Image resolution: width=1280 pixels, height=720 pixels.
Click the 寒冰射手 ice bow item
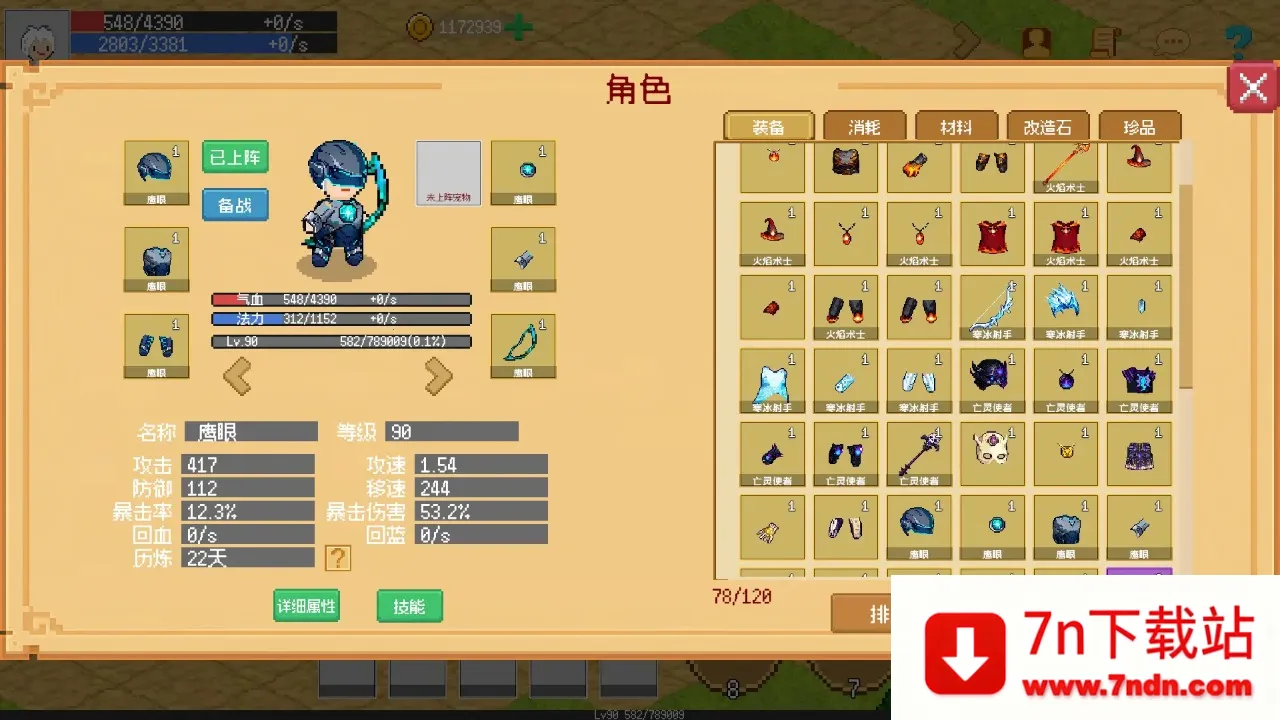992,305
